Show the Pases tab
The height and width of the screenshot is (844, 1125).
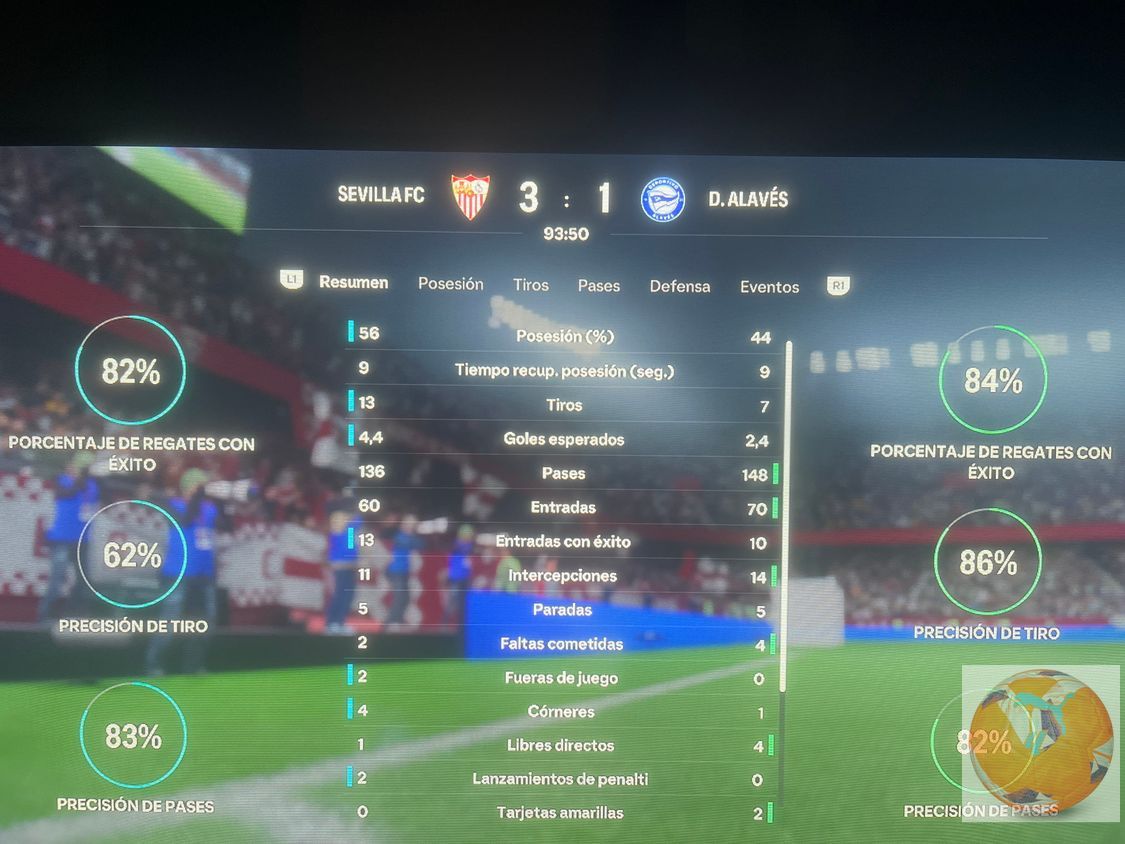tap(598, 286)
